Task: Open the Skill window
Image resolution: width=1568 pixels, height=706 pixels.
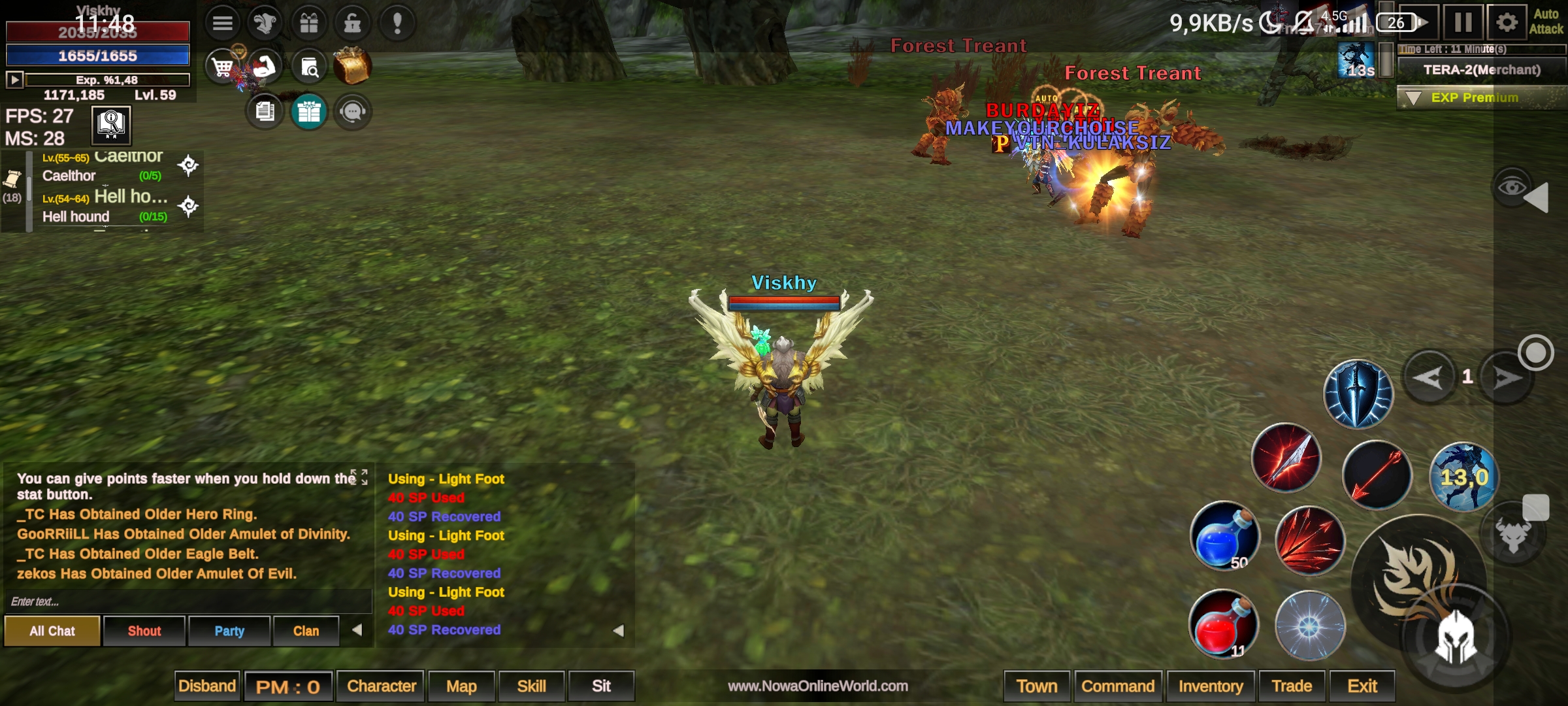Action: (x=532, y=686)
